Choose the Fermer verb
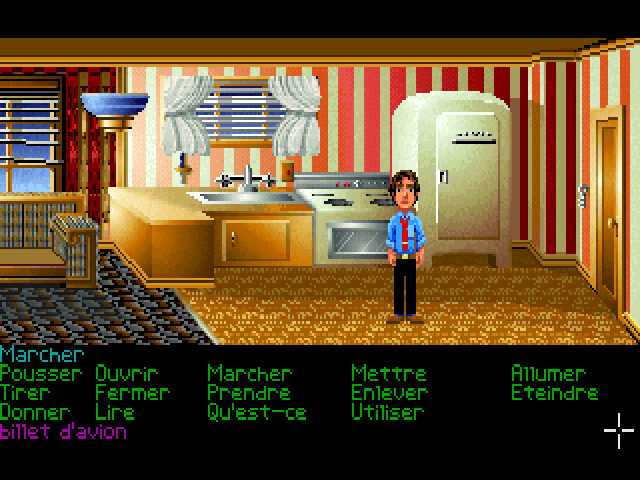The width and height of the screenshot is (640, 480). [132, 393]
